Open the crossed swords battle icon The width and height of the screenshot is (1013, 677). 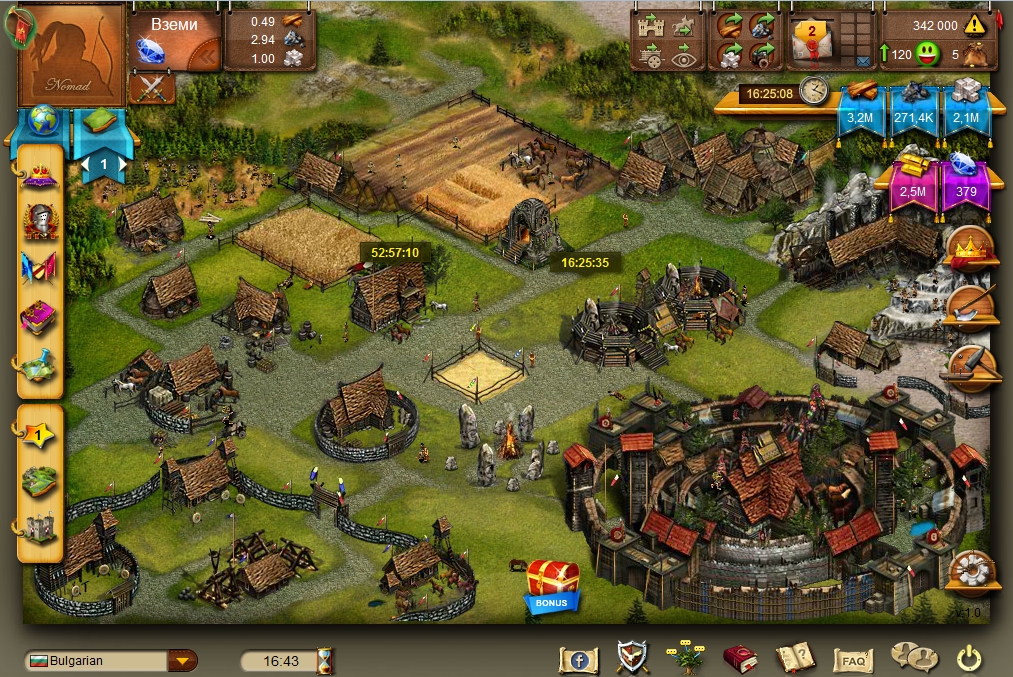pyautogui.click(x=153, y=89)
